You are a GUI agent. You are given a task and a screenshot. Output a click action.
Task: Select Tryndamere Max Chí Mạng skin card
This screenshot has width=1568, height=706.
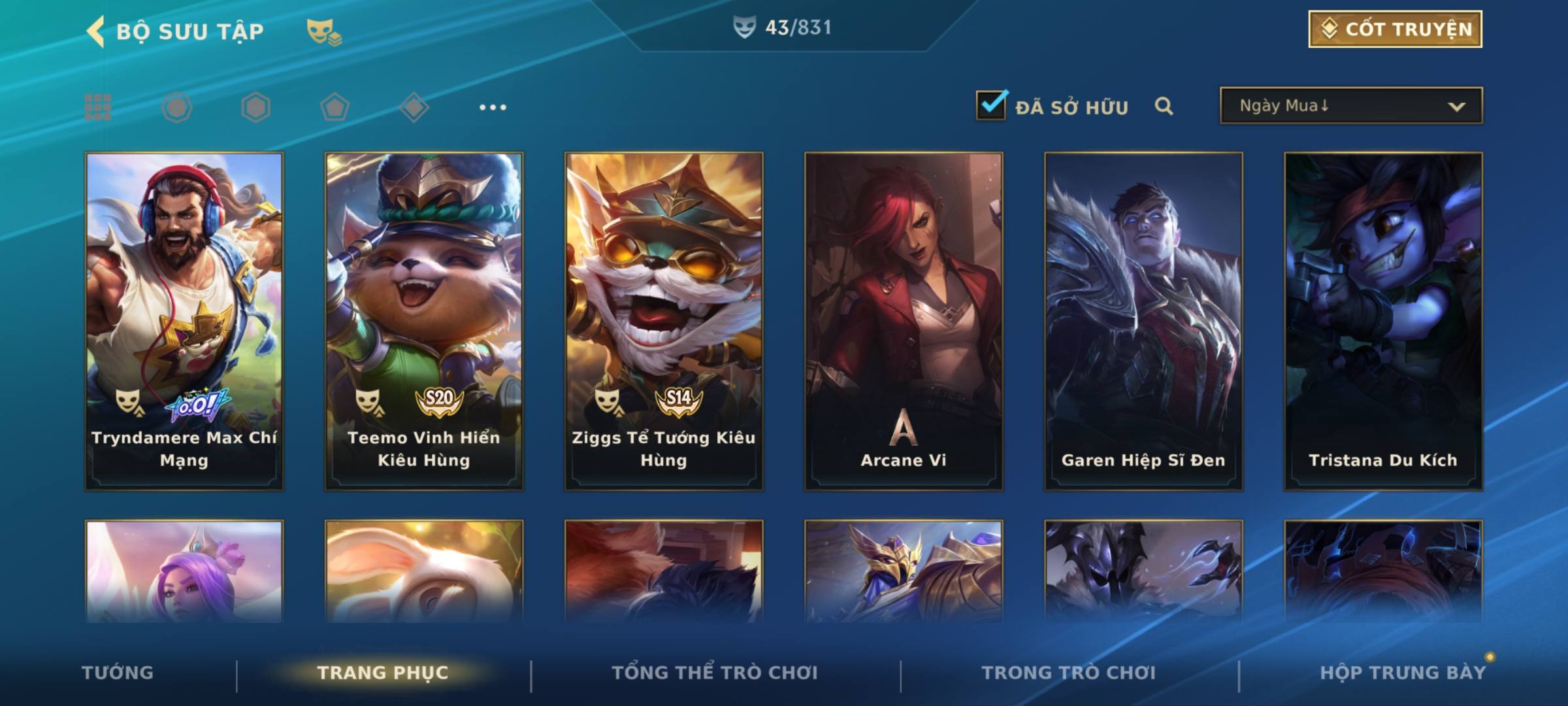(184, 320)
